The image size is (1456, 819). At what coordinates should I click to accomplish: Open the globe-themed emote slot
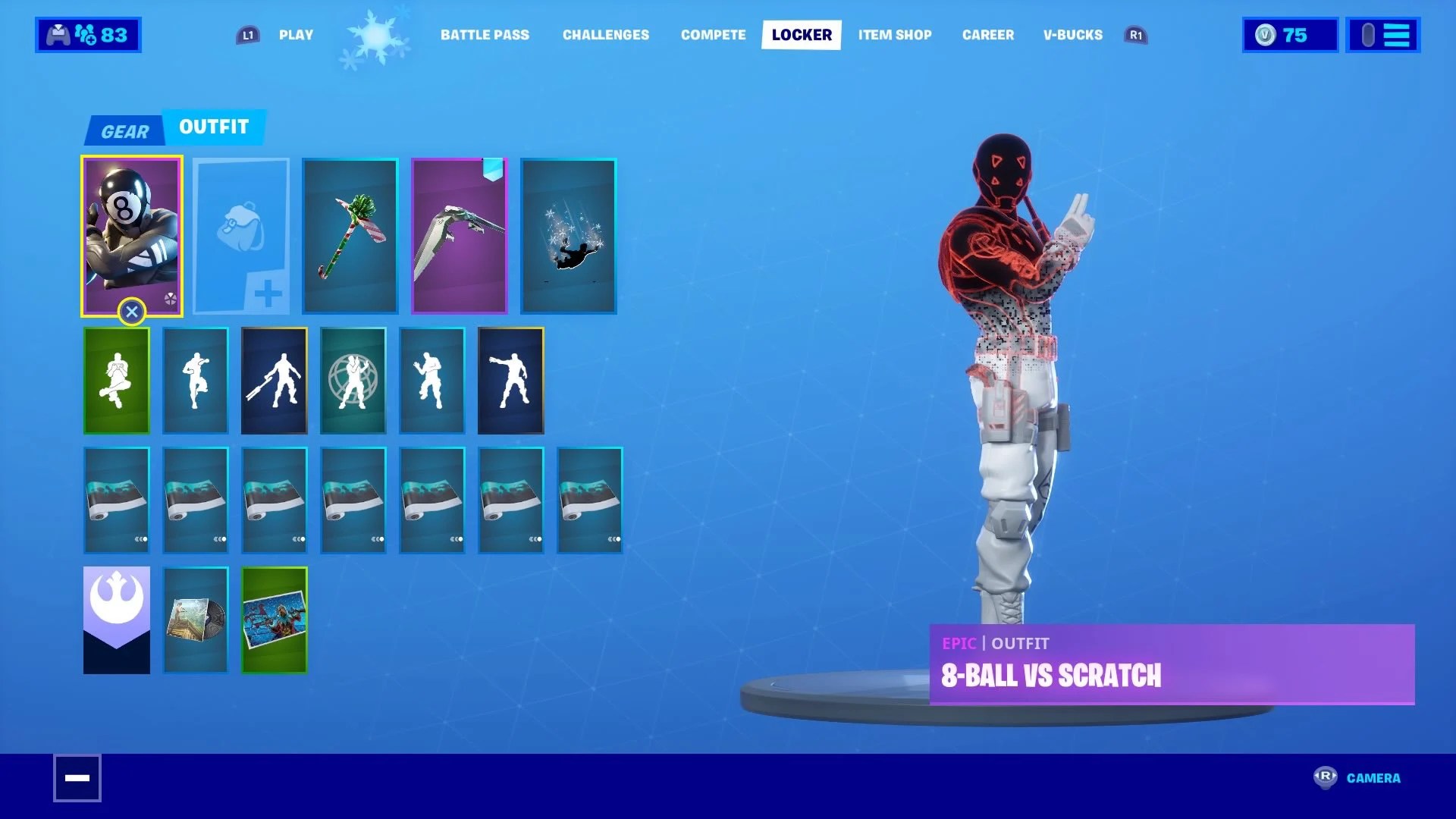coord(353,380)
